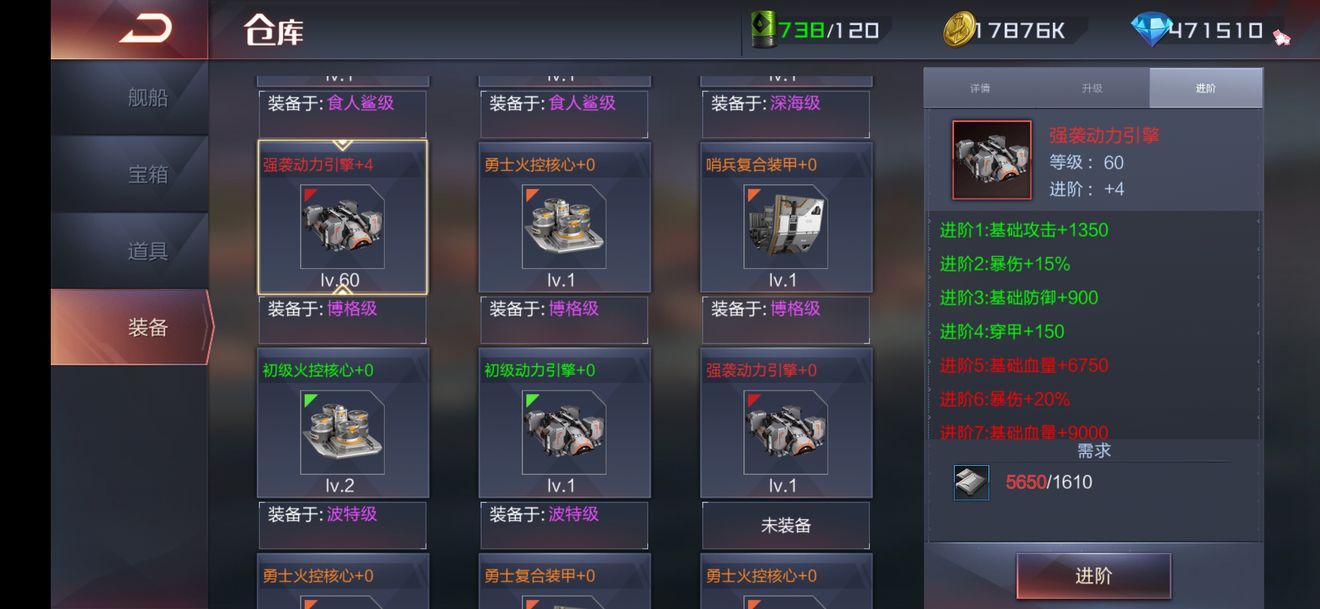Select the 强袭动力引擎+4 lv.60 item
Screen dimensions: 1320x609
[x=342, y=218]
